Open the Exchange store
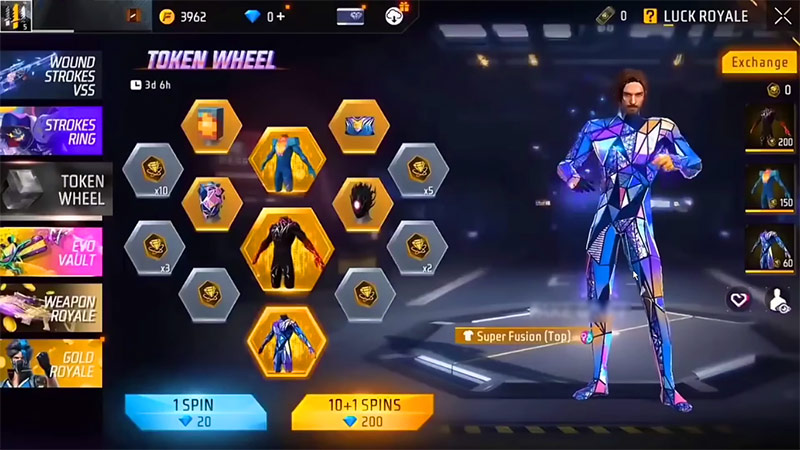Image resolution: width=800 pixels, height=450 pixels. (x=759, y=62)
